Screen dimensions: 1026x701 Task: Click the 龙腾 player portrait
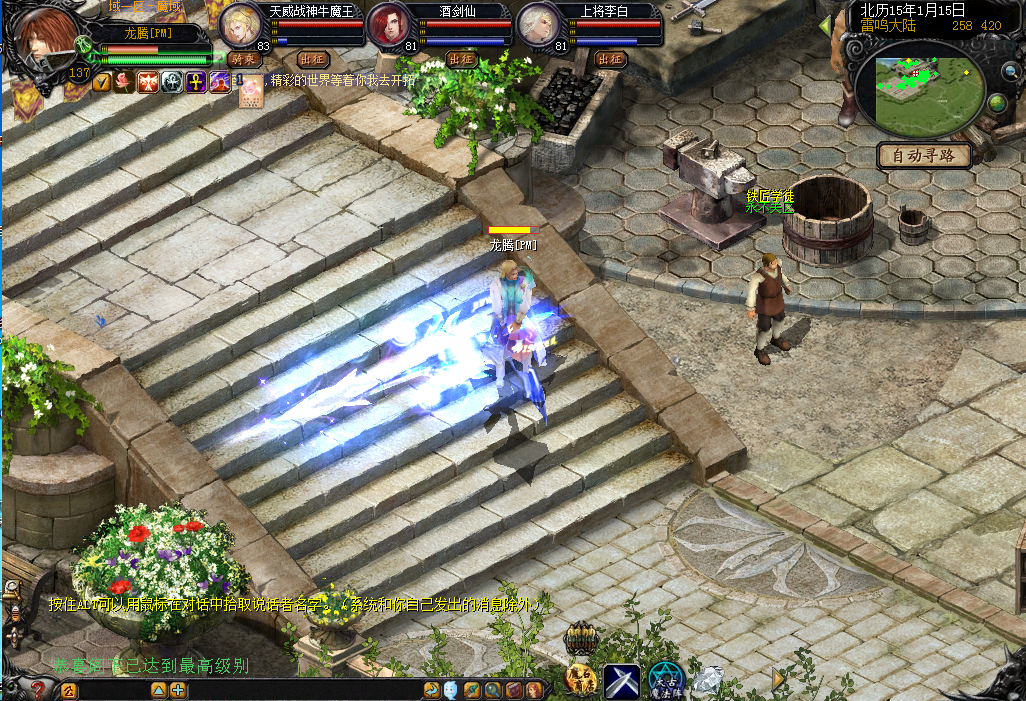43,40
